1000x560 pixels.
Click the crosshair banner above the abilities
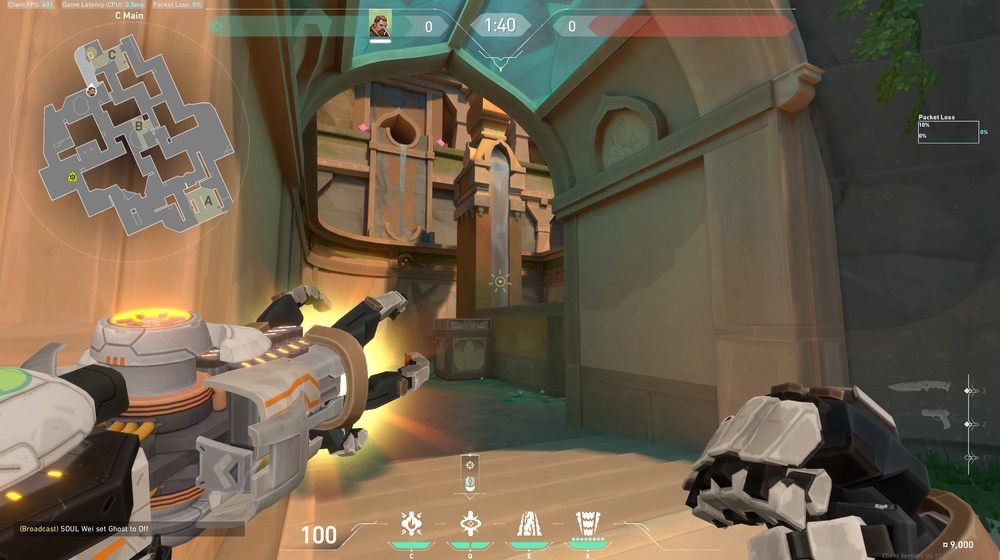click(469, 474)
